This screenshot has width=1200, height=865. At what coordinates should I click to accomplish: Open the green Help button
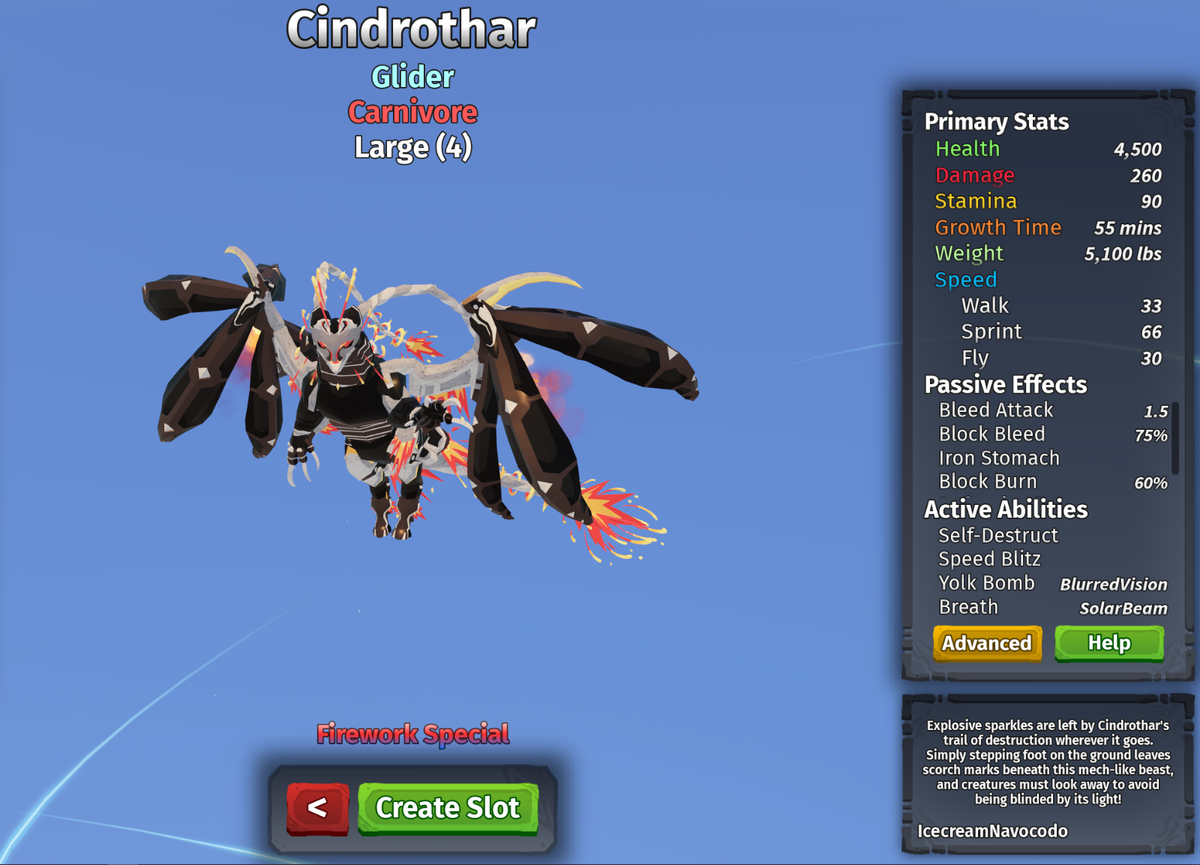pos(1109,643)
